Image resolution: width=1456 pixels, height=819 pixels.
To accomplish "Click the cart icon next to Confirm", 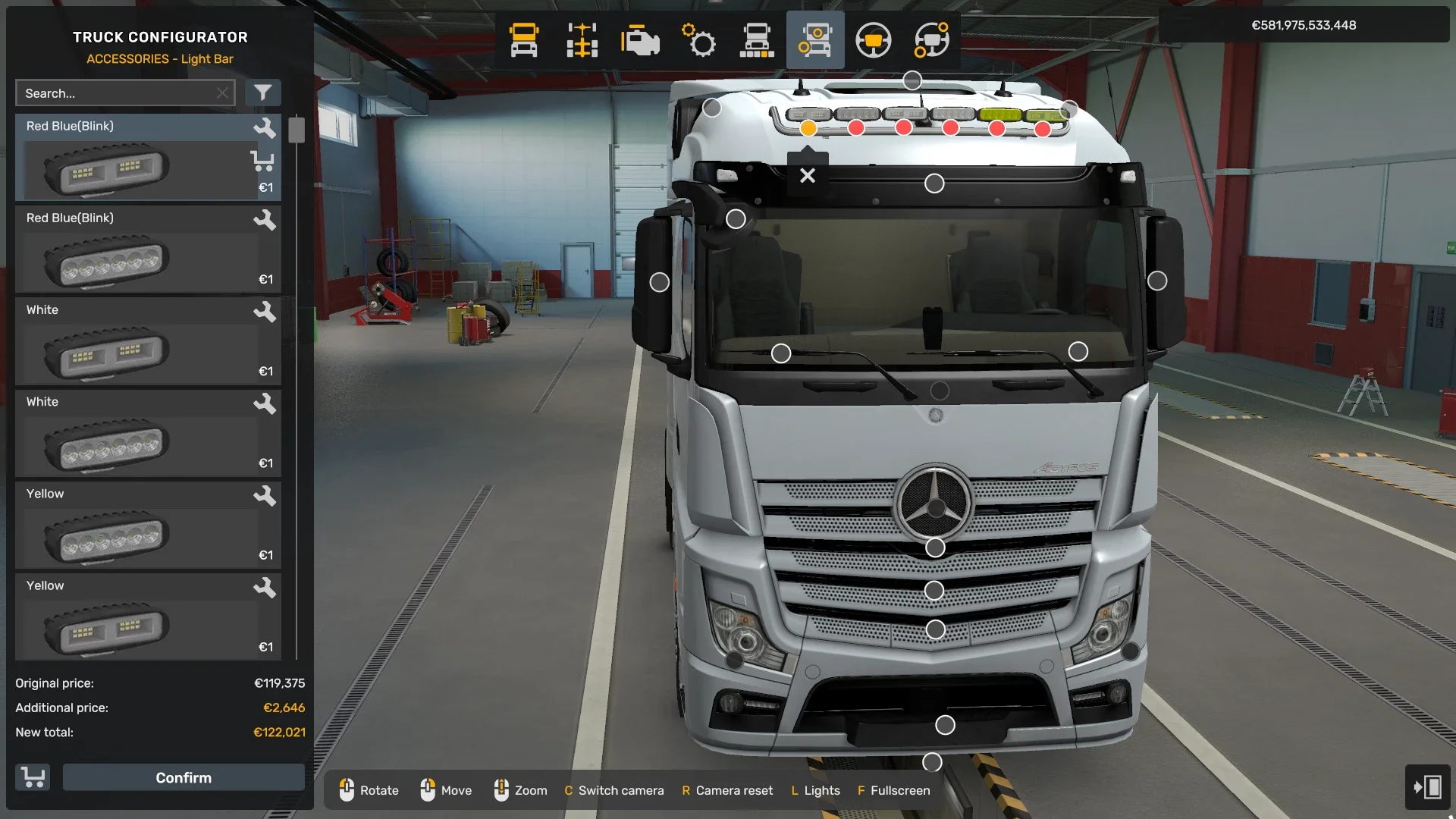I will pyautogui.click(x=32, y=777).
